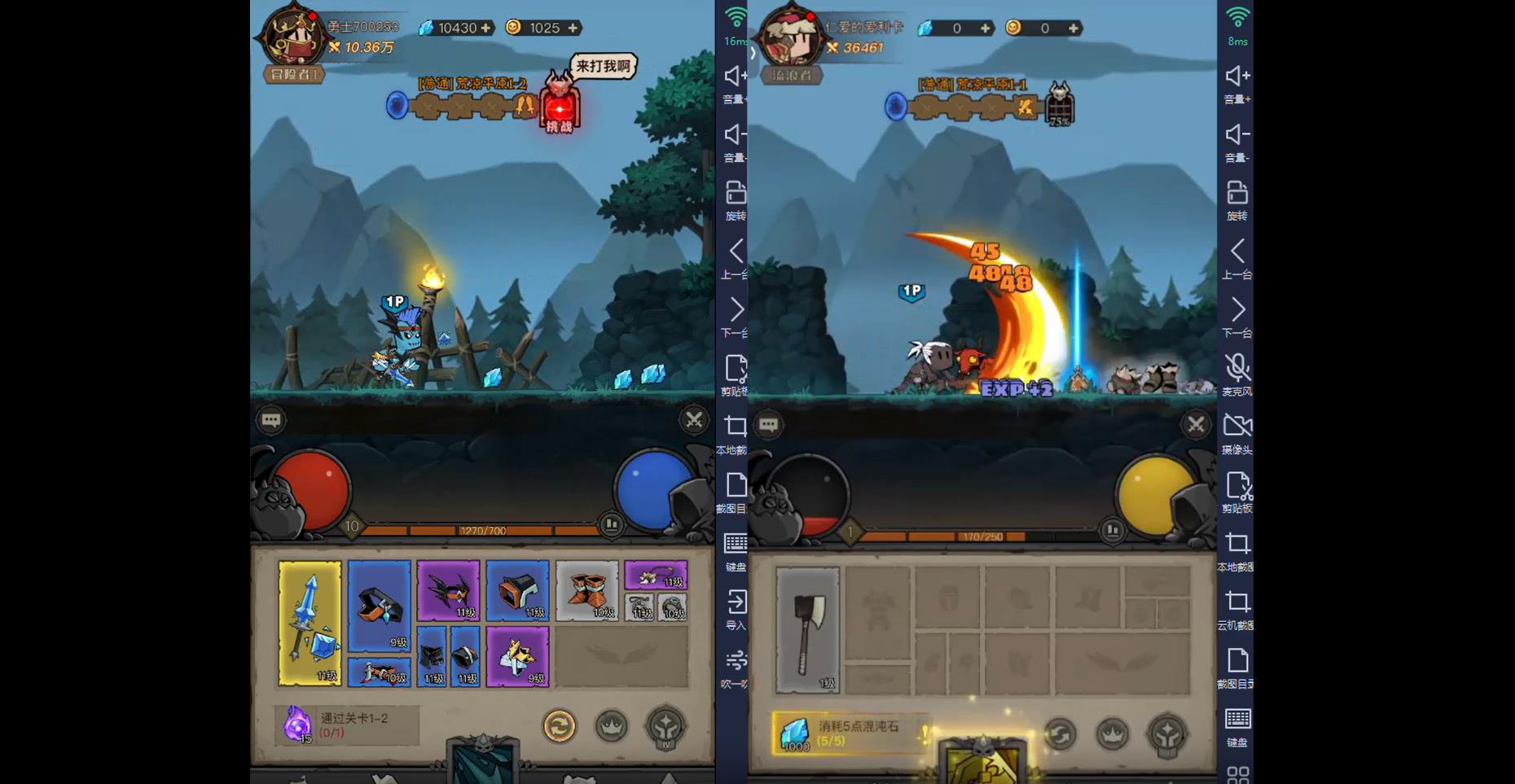
Task: Click the golden refresh arrows button
Action: click(560, 726)
